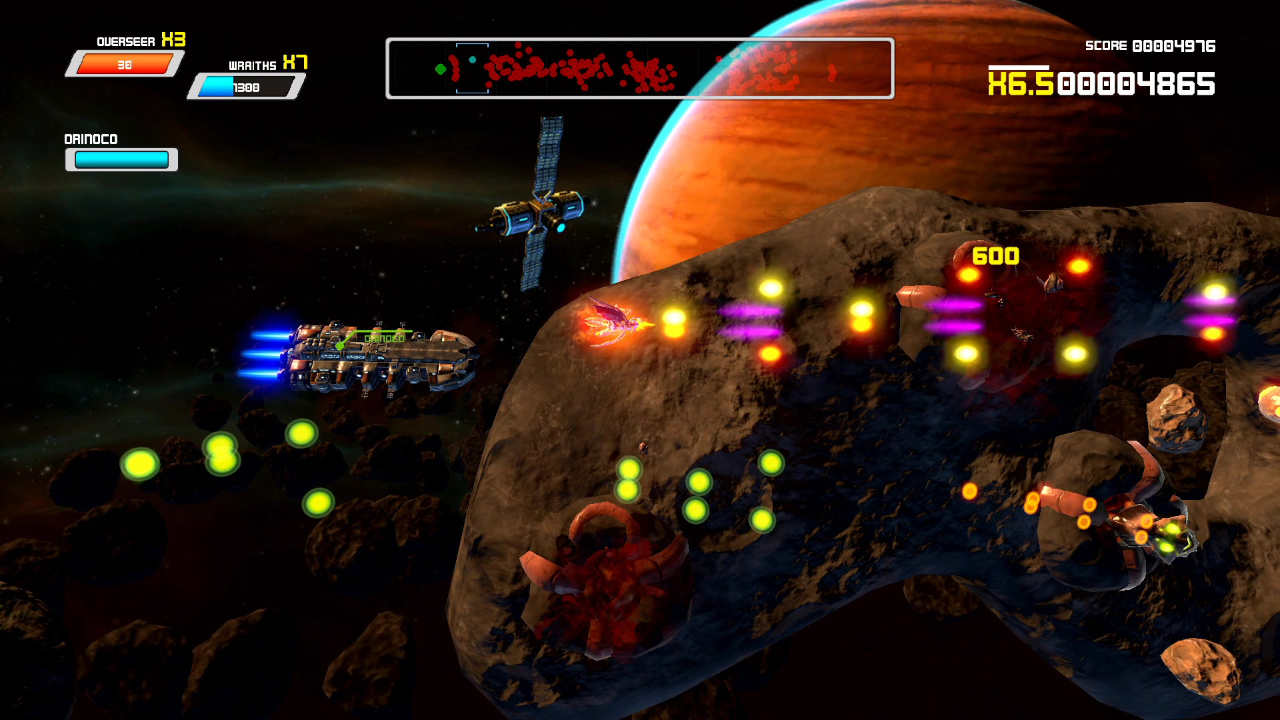
Task: Select the Overseer ship icon in the HUD
Action: point(127,64)
